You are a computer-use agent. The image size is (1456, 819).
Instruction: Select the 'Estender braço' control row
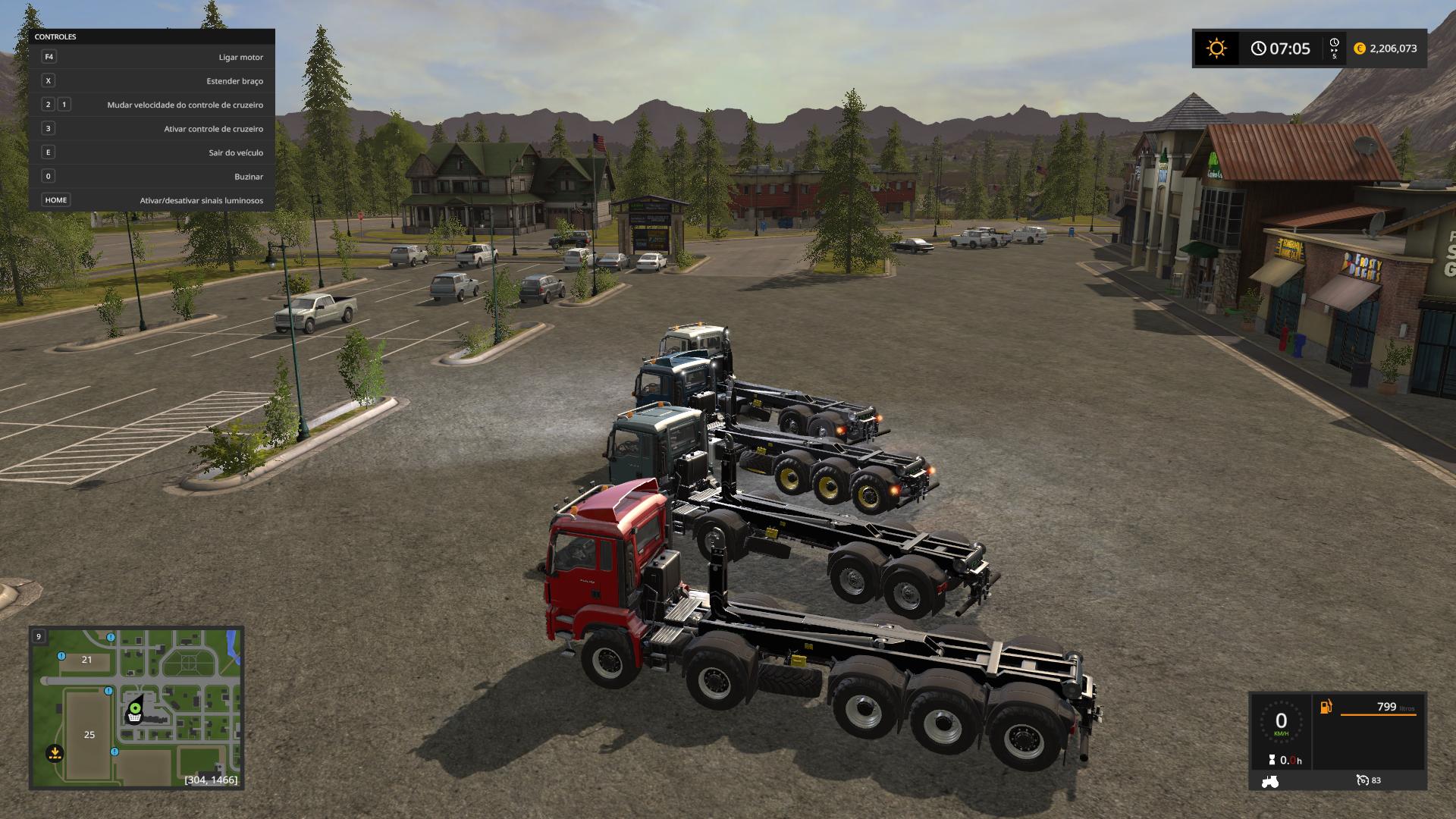point(152,81)
